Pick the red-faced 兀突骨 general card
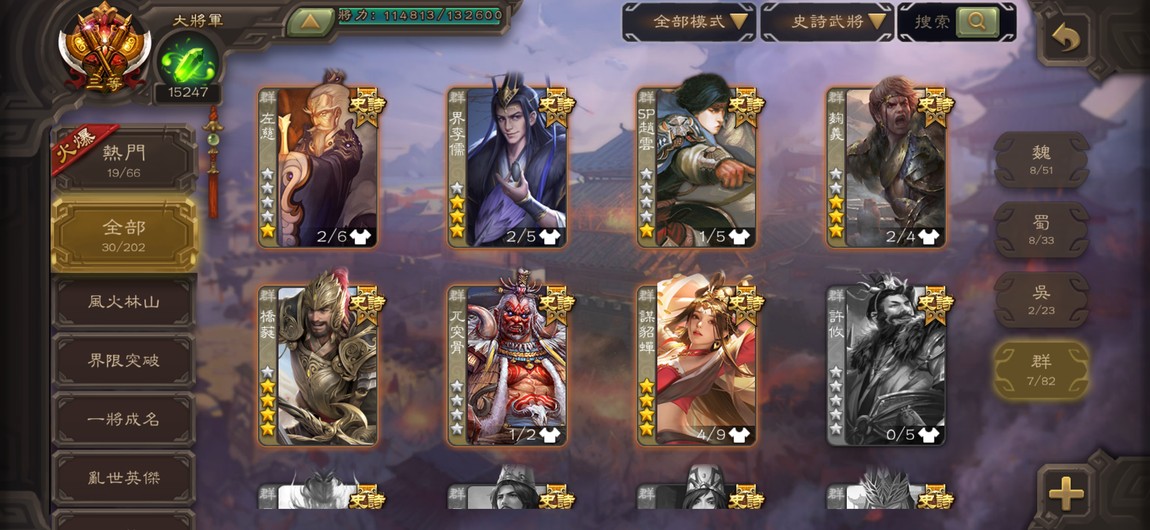 (508, 366)
